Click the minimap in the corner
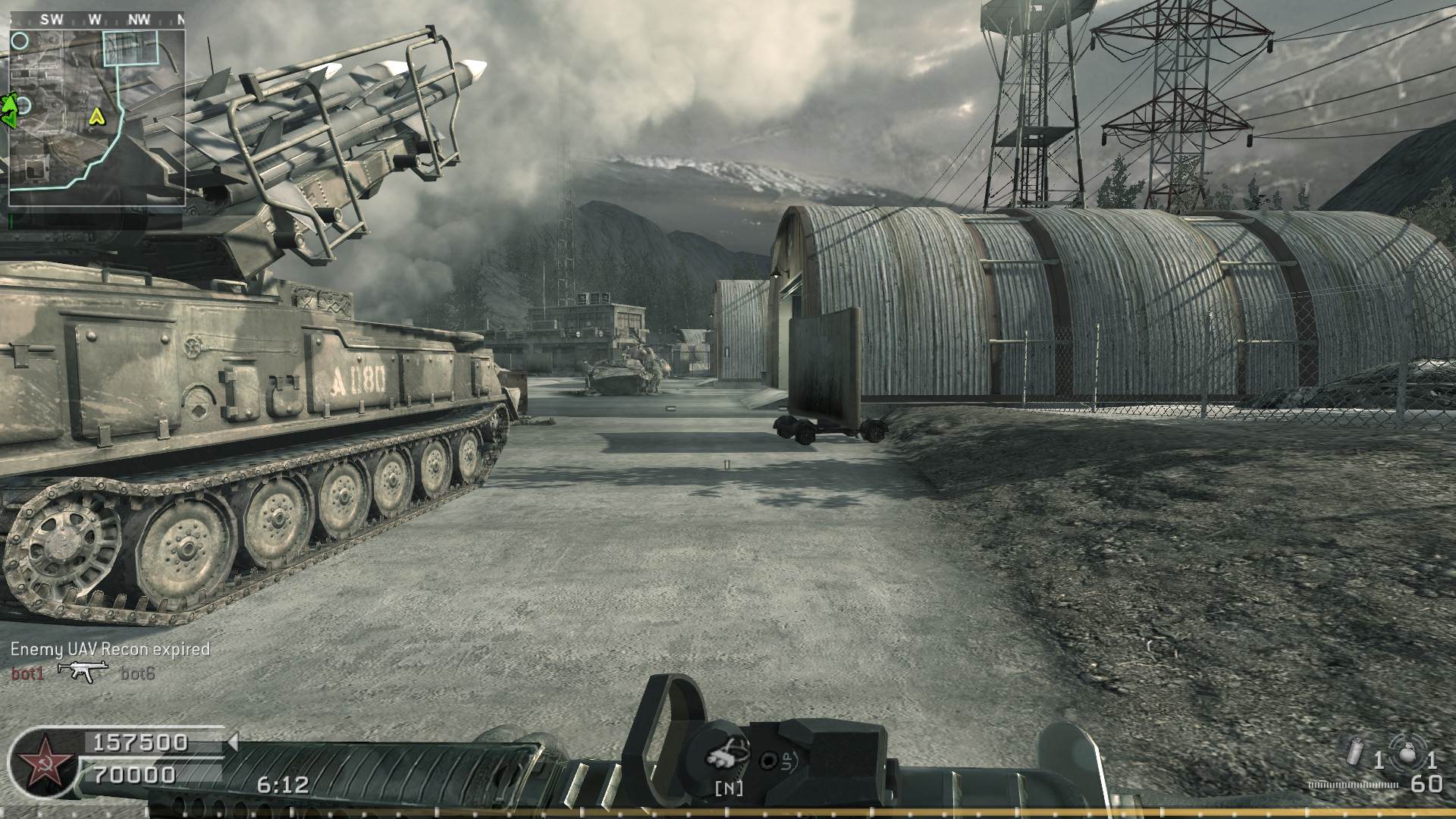 point(96,118)
